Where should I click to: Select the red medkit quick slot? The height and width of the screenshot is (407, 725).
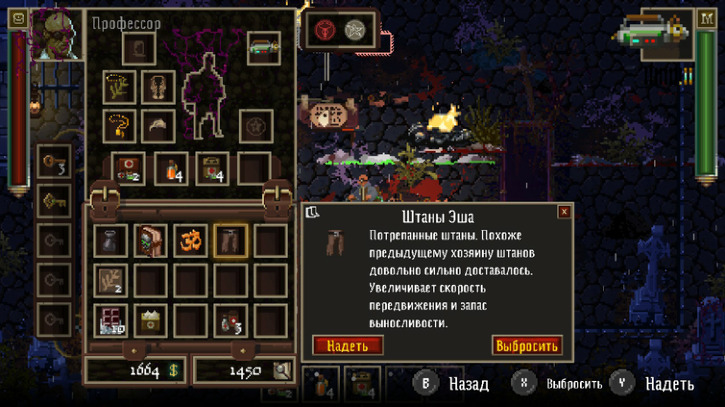coord(129,168)
